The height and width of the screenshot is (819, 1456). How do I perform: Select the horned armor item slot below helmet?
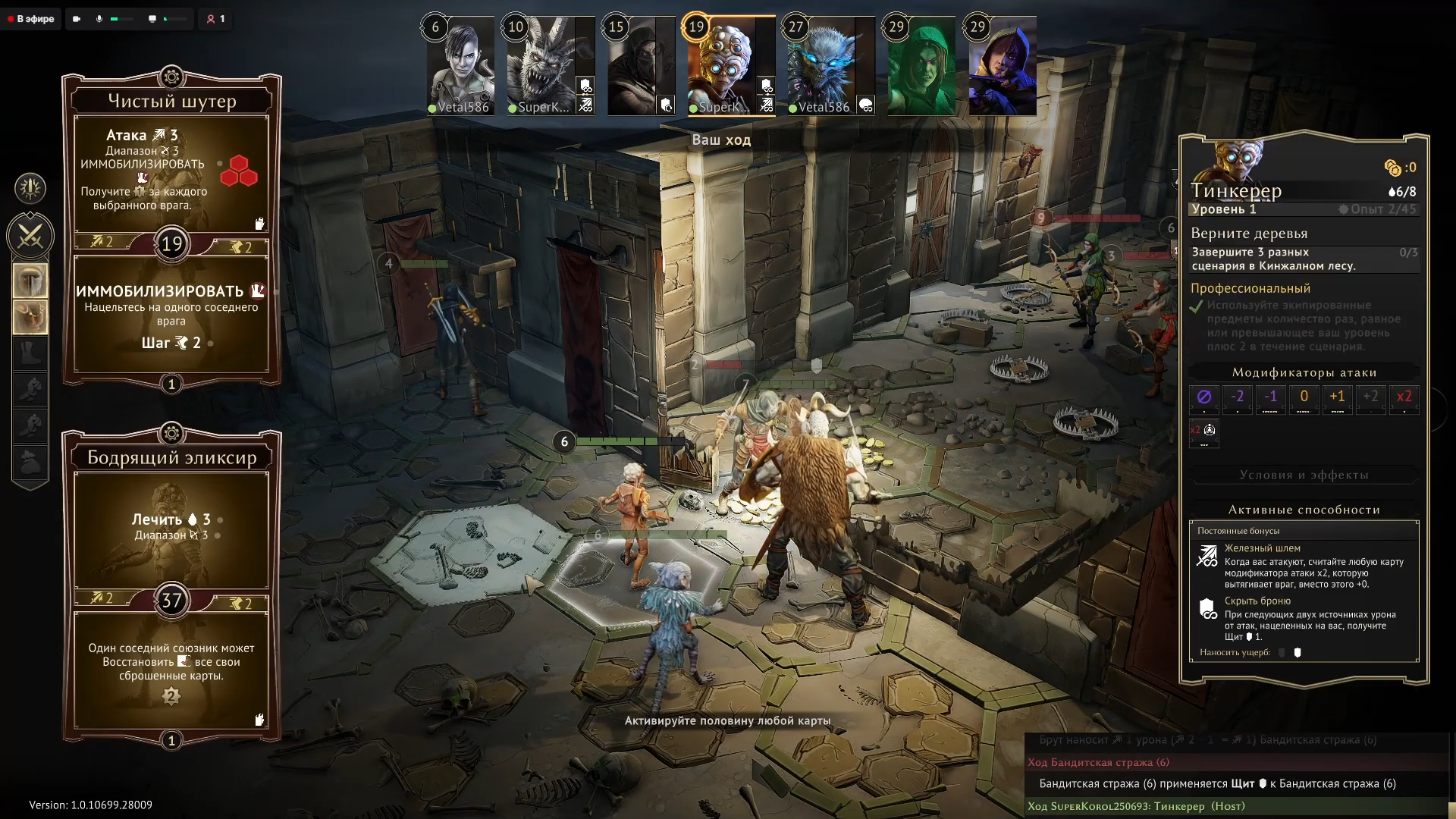point(30,316)
